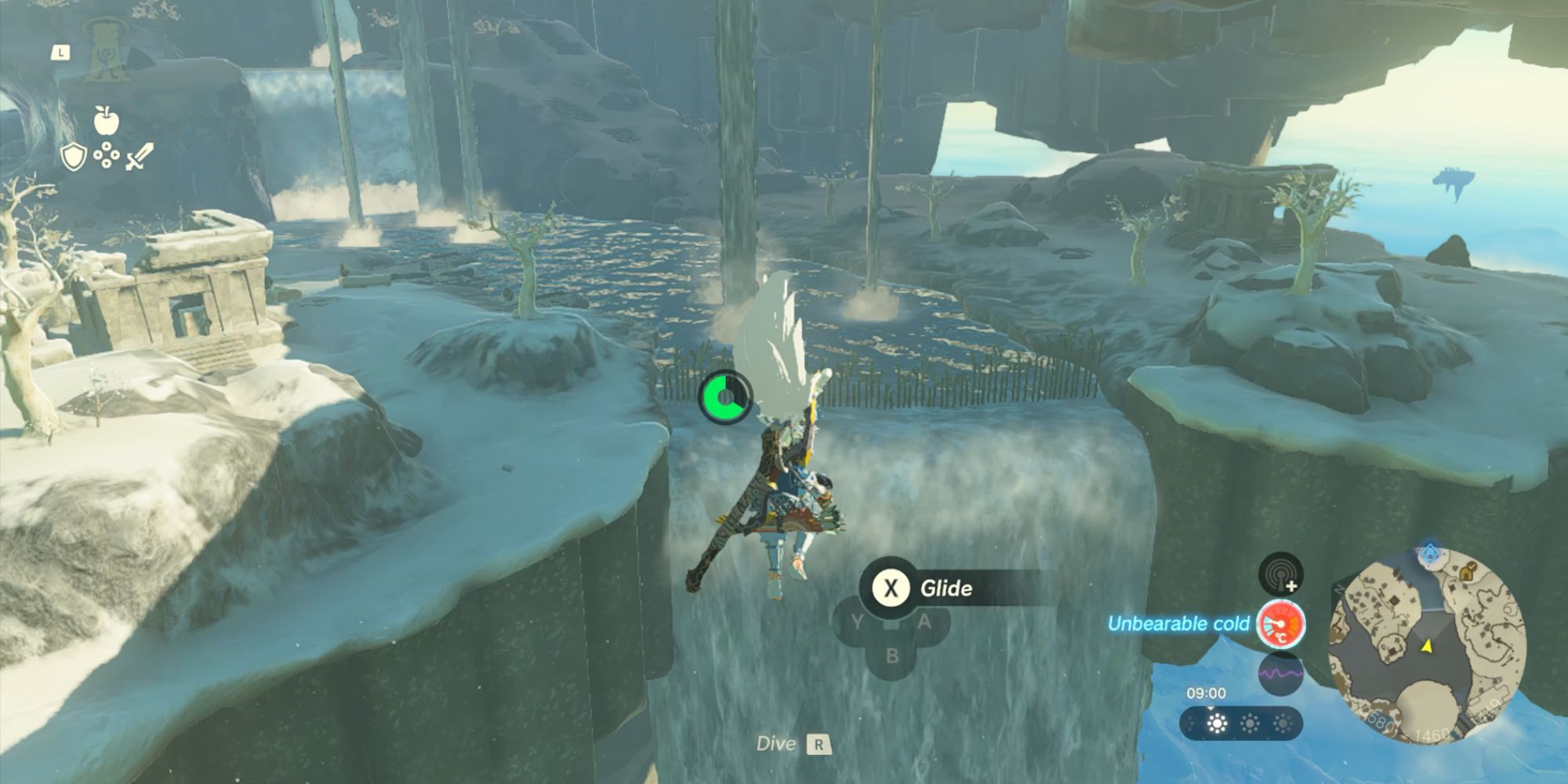Viewport: 1568px width, 784px height.
Task: Click the shield equipment icon
Action: (x=74, y=156)
